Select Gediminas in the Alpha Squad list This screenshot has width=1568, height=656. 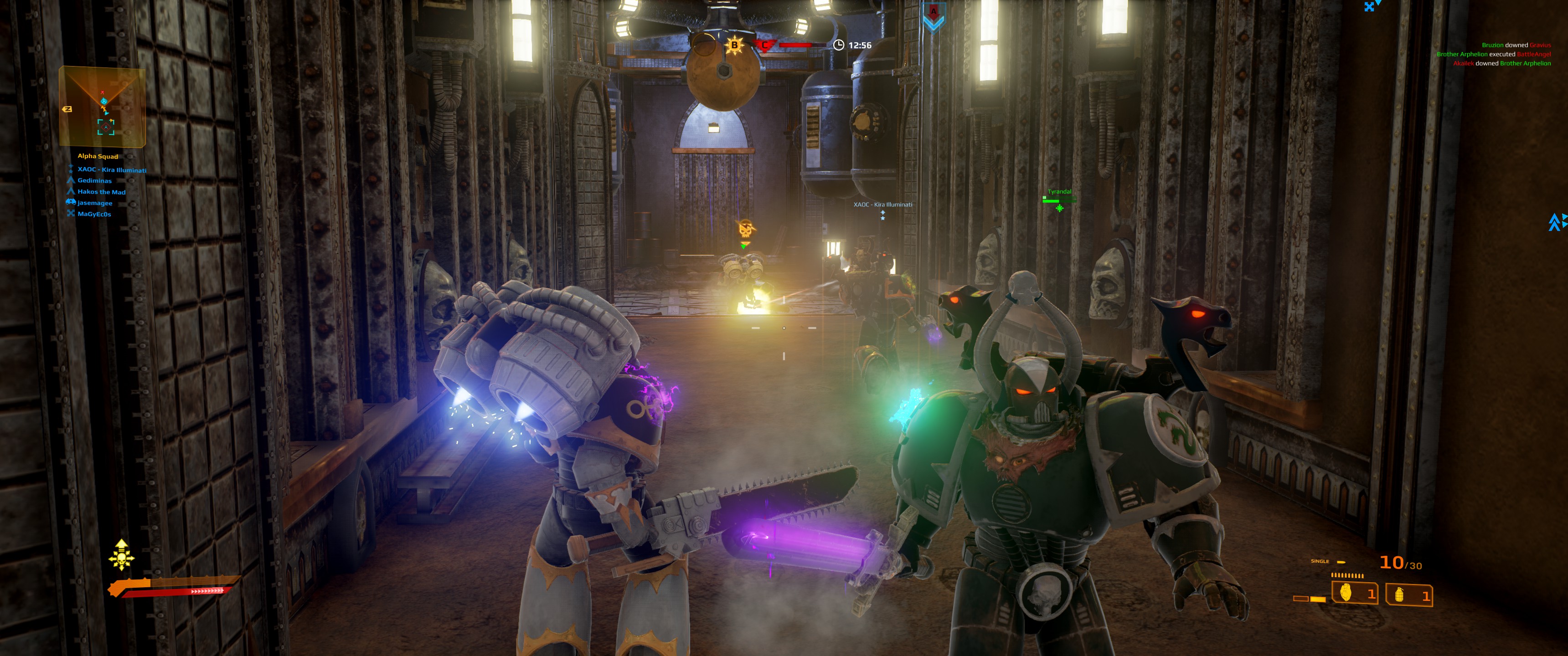click(94, 181)
